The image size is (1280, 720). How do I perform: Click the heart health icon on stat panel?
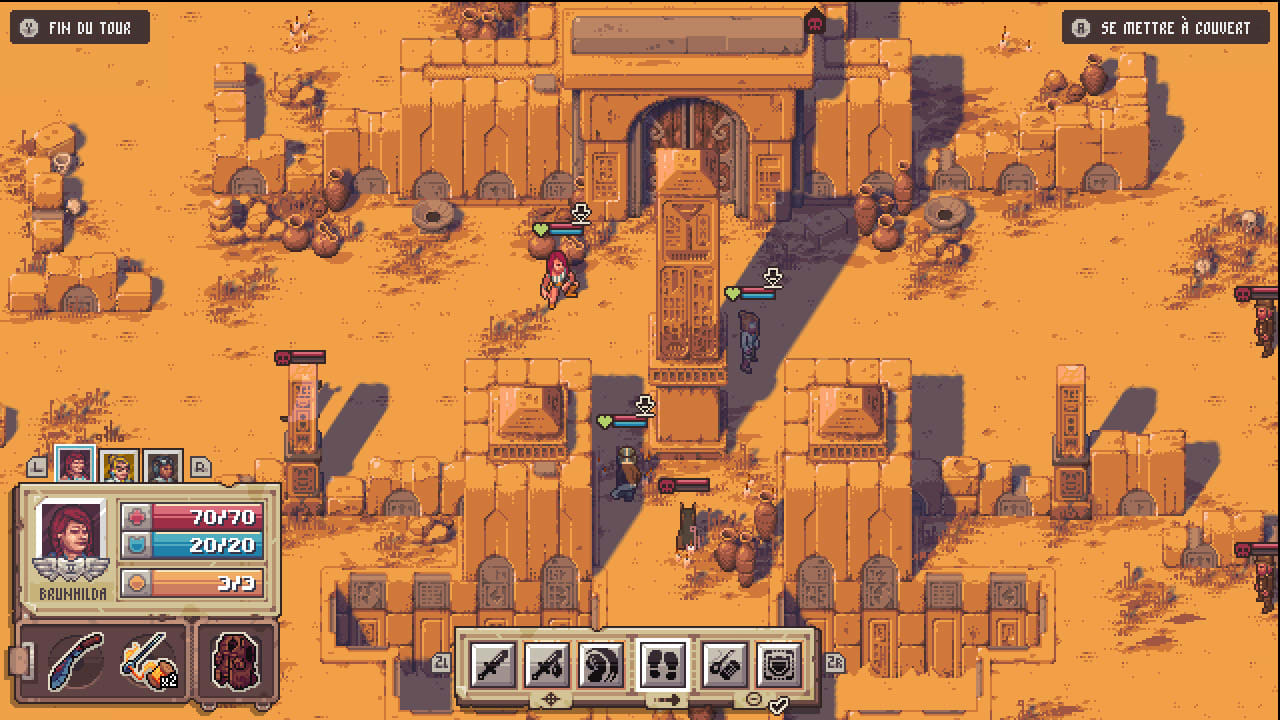[136, 518]
